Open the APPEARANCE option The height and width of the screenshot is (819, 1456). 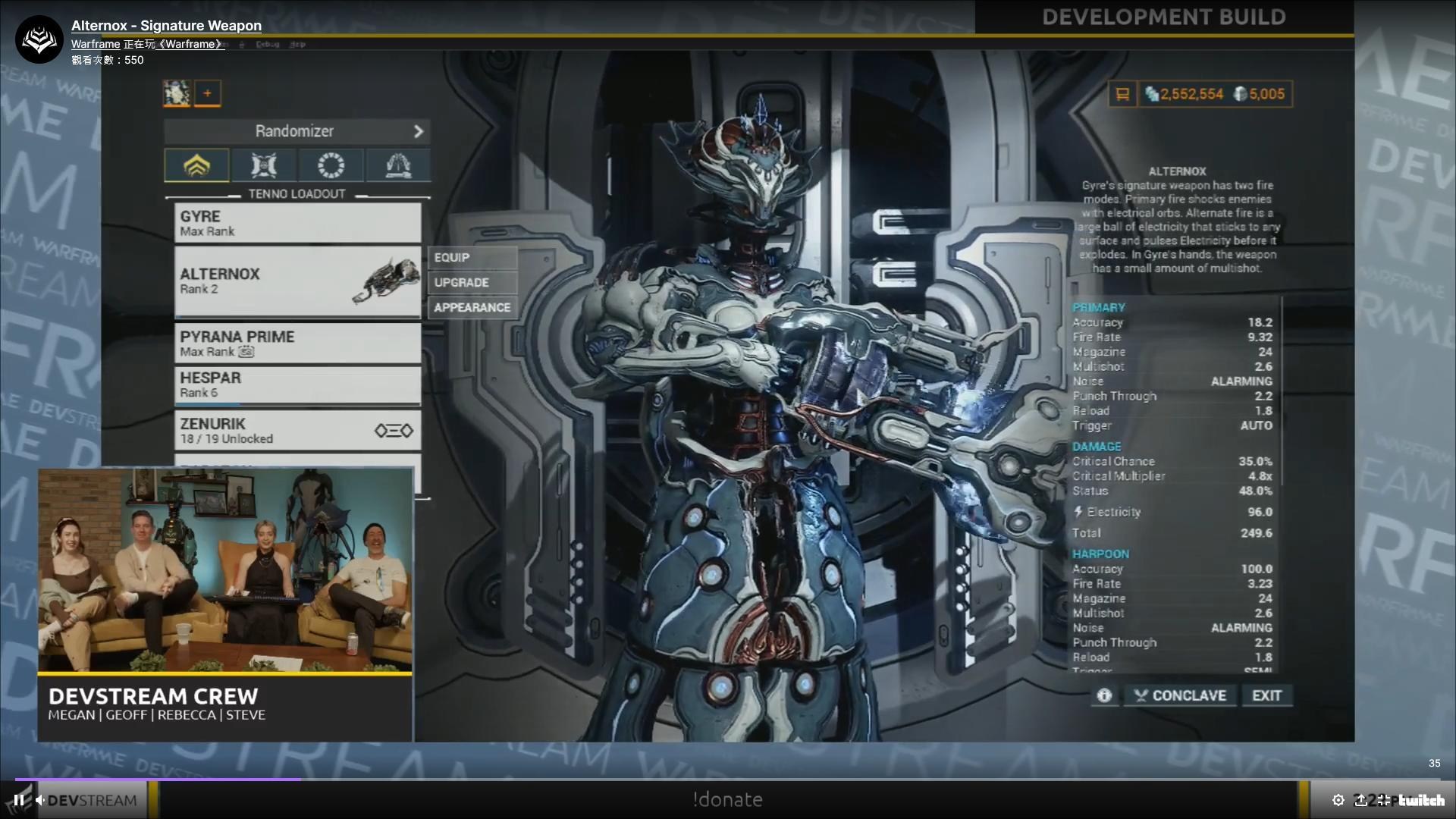pos(472,308)
